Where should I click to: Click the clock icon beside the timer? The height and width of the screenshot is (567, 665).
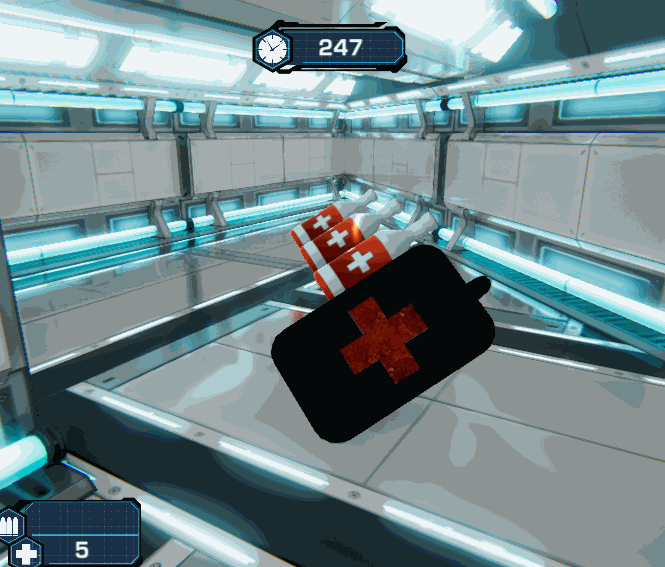pos(270,47)
